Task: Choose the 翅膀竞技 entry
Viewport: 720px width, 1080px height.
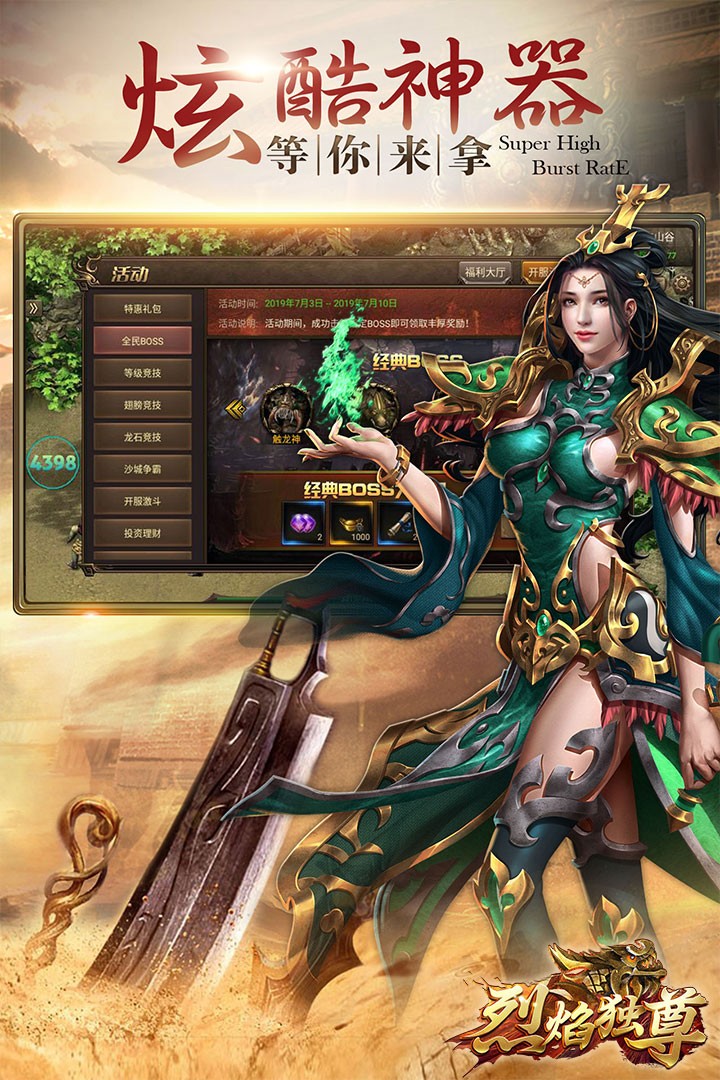Action: click(142, 405)
